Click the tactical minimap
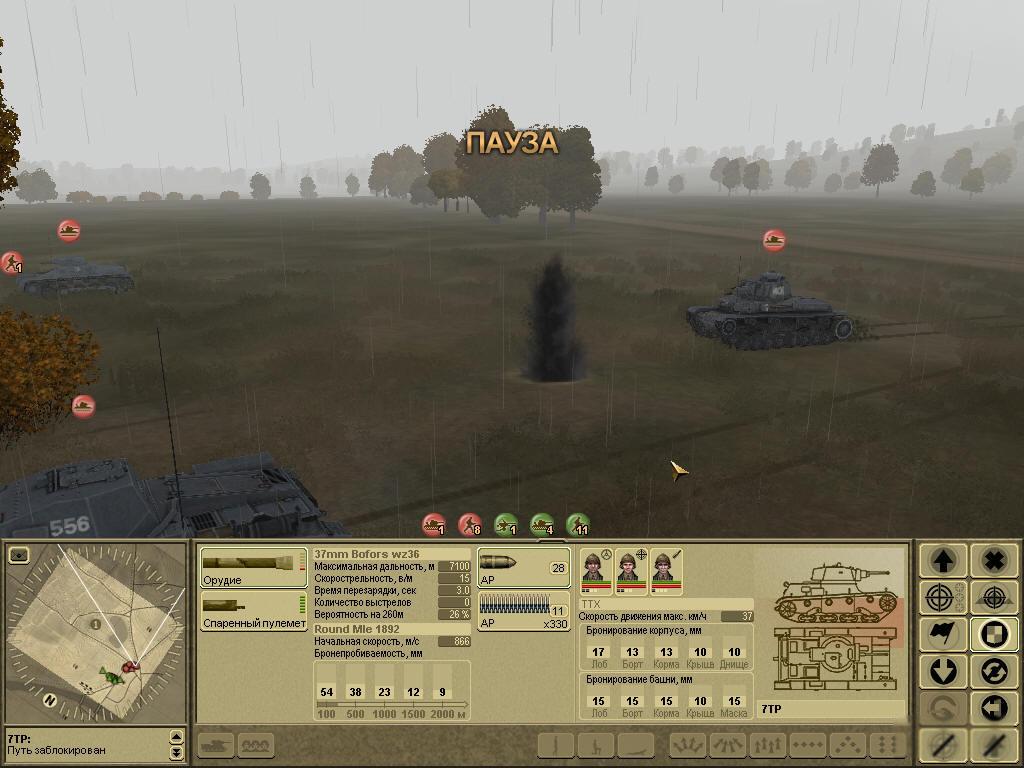The height and width of the screenshot is (768, 1024). coord(97,635)
